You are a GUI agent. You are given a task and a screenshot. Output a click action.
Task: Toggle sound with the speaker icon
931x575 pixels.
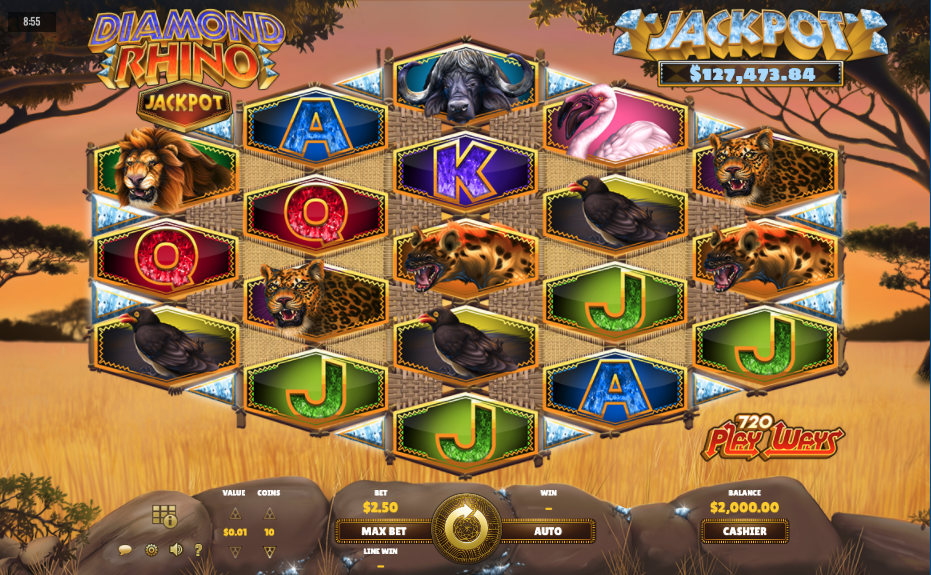176,550
